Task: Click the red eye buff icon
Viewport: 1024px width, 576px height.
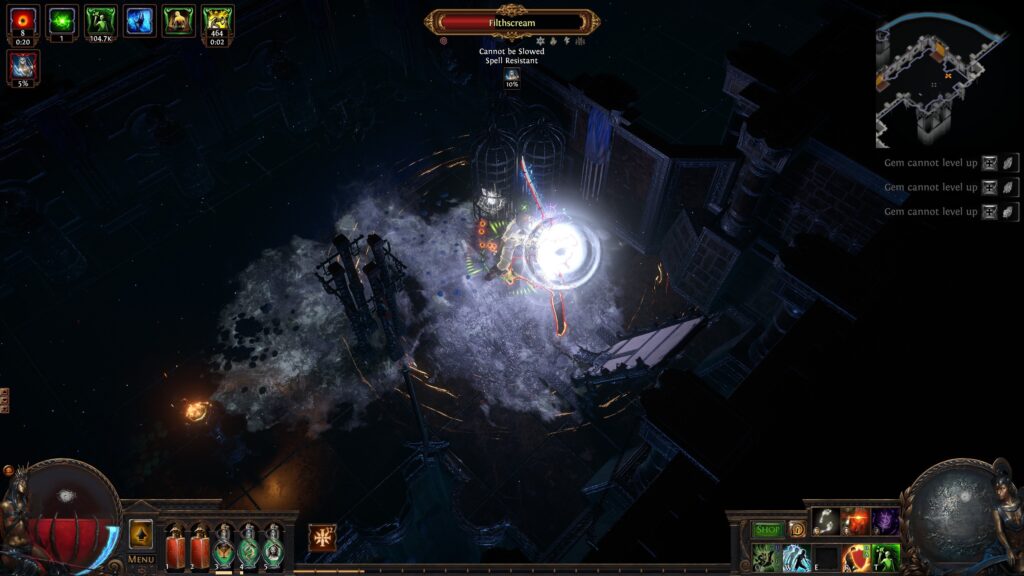Action: tap(23, 20)
